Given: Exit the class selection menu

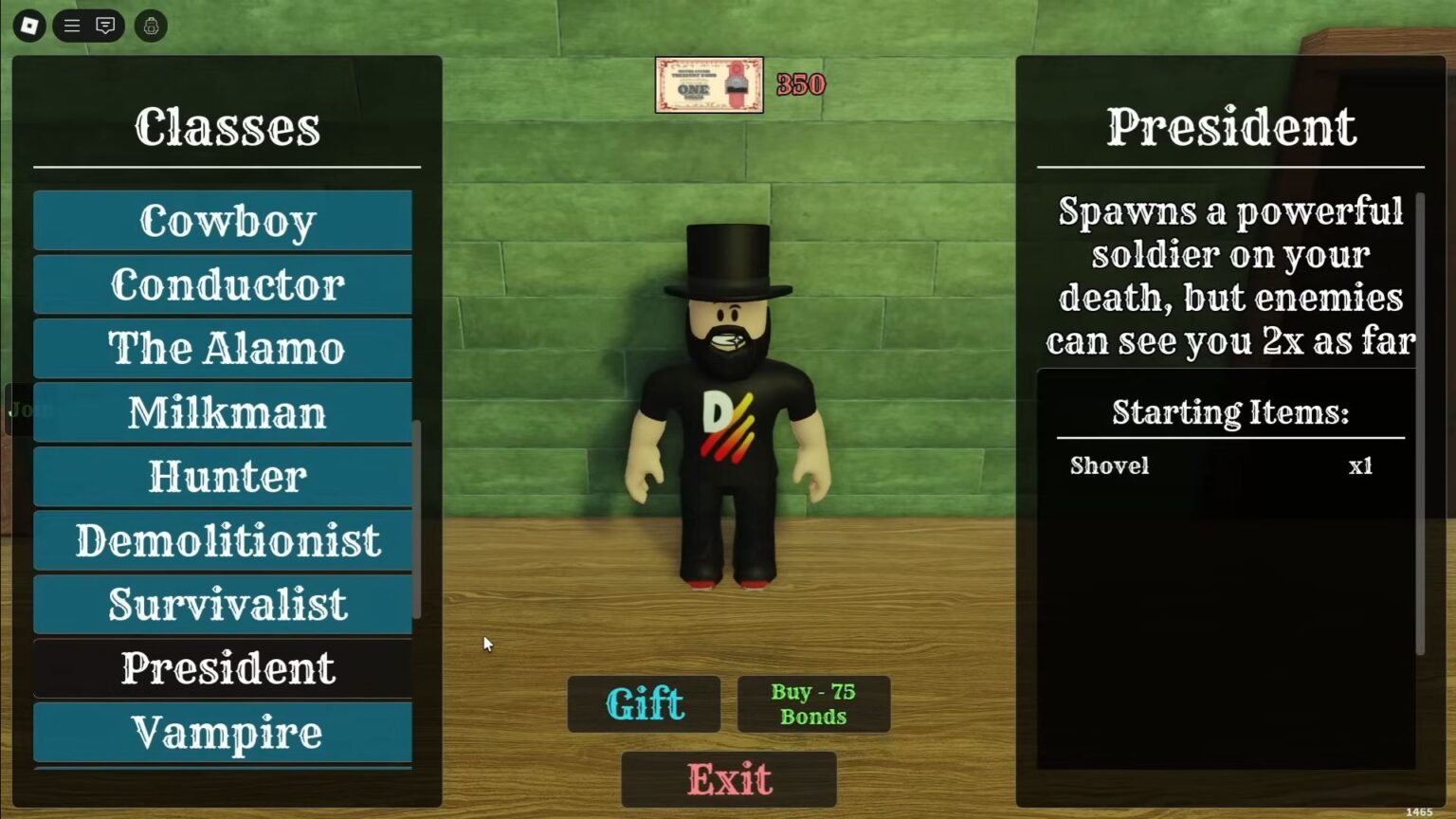Looking at the screenshot, I should pyautogui.click(x=728, y=779).
